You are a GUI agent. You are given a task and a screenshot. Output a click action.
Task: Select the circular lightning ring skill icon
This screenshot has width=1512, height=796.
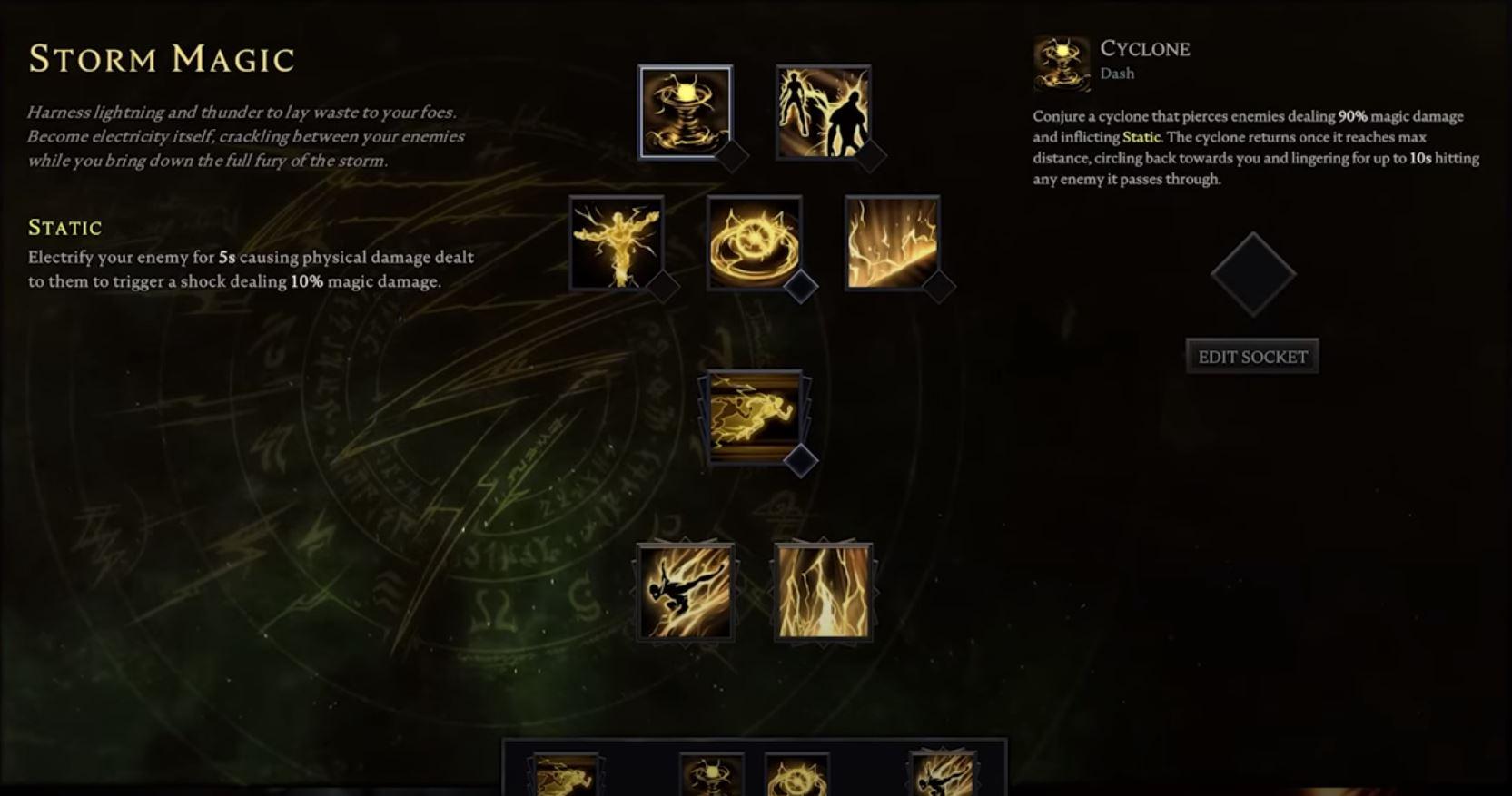point(754,243)
